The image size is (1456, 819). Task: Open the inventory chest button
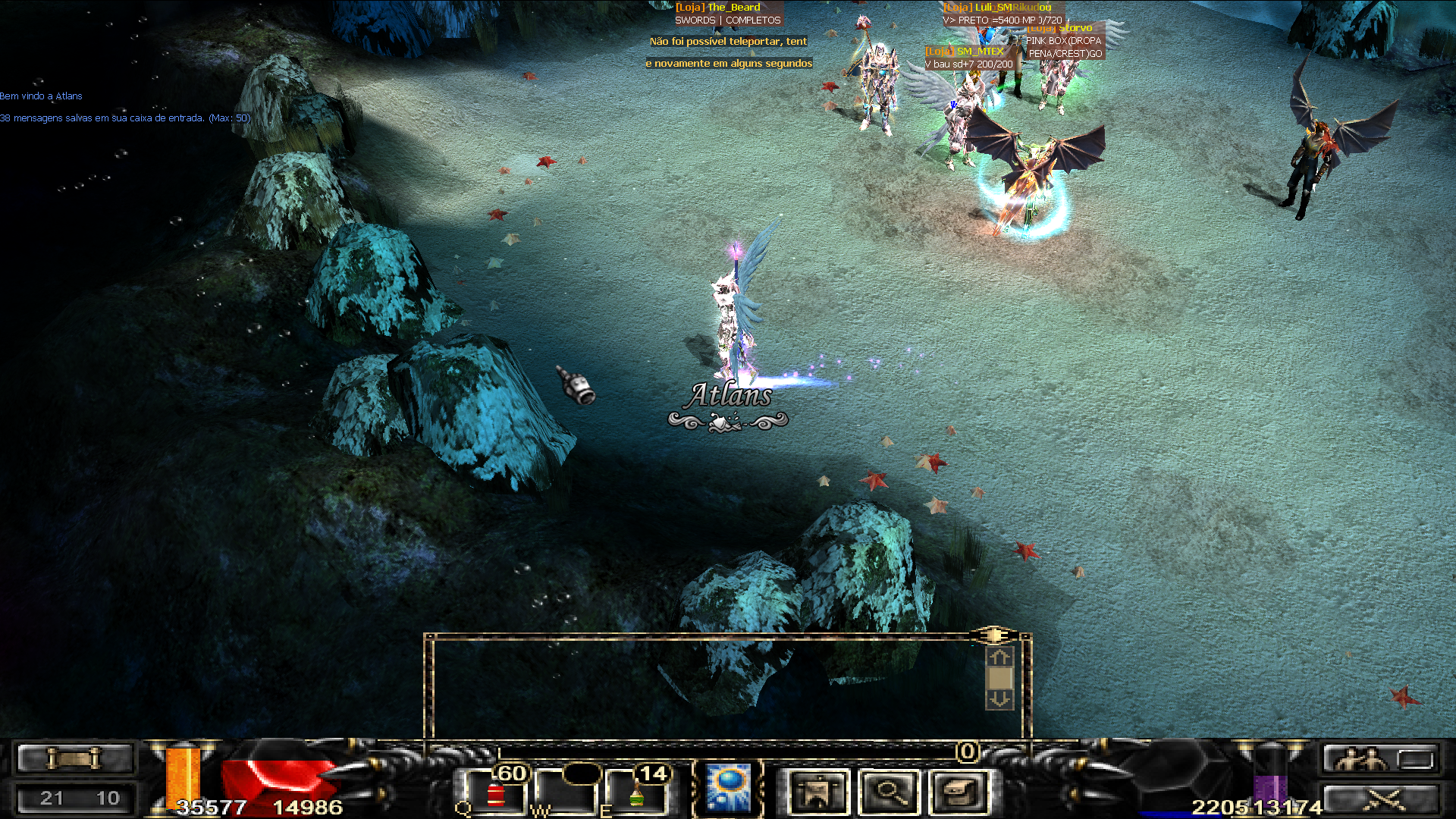click(960, 792)
